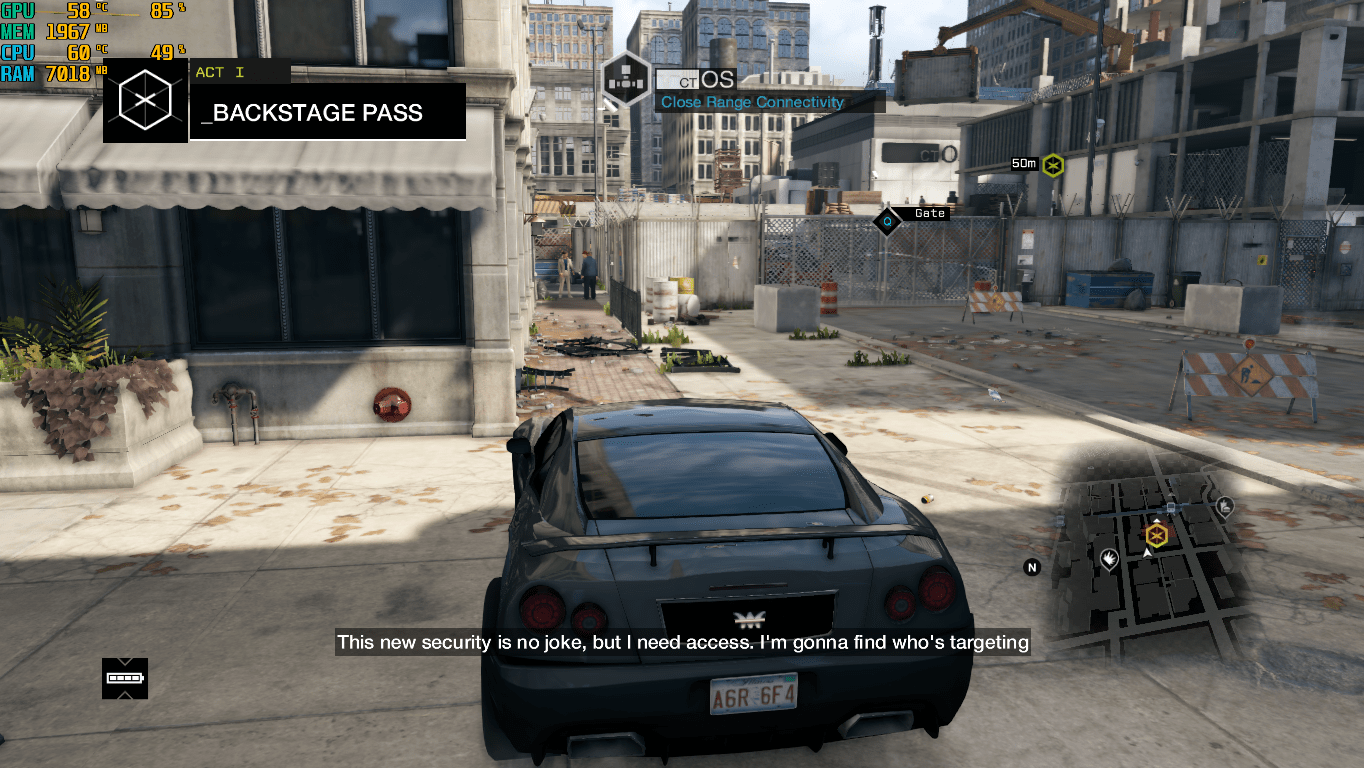Open the city minimap
Viewport: 1364px width, 768px height.
point(1150,560)
